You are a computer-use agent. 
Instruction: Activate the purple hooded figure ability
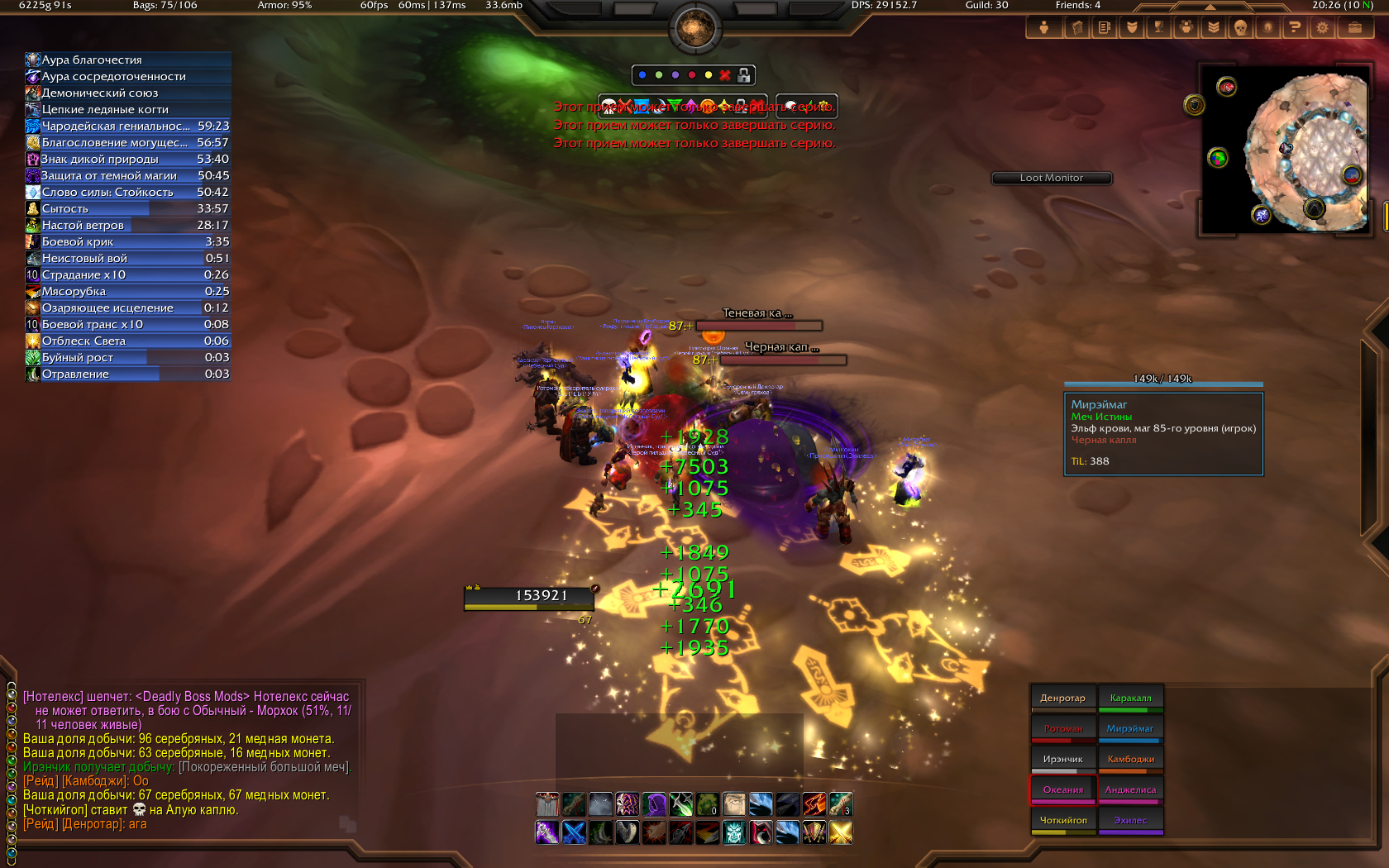[654, 804]
